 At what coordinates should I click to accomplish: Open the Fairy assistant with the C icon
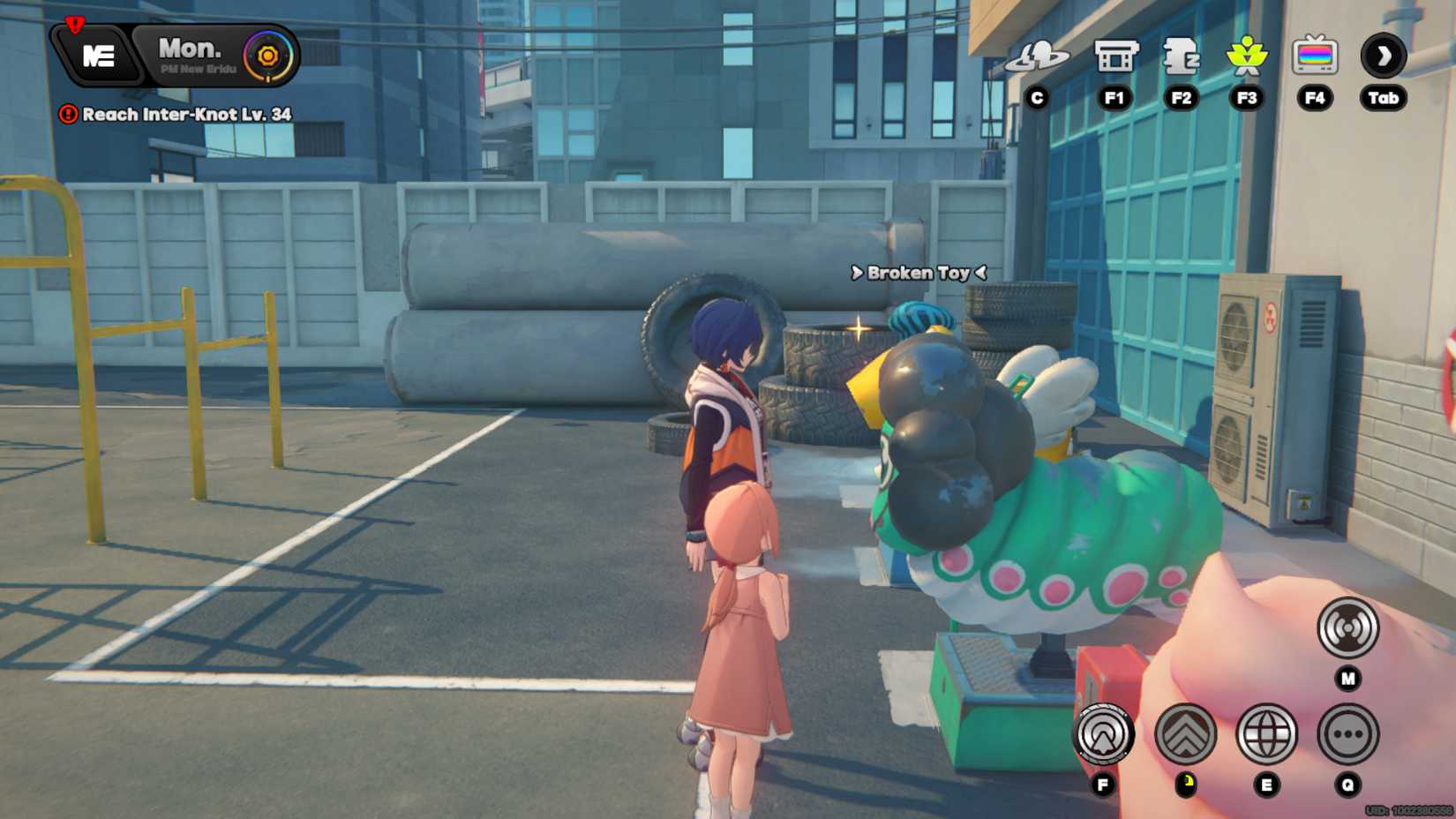click(1037, 56)
